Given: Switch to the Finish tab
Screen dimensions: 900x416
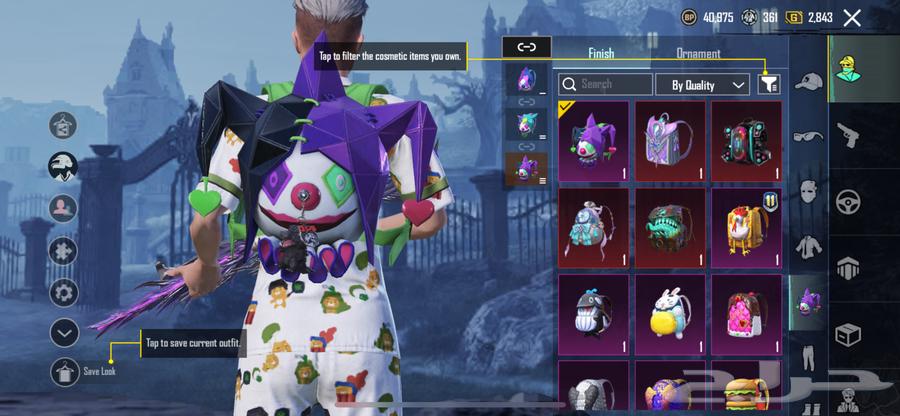Looking at the screenshot, I should click(x=601, y=53).
